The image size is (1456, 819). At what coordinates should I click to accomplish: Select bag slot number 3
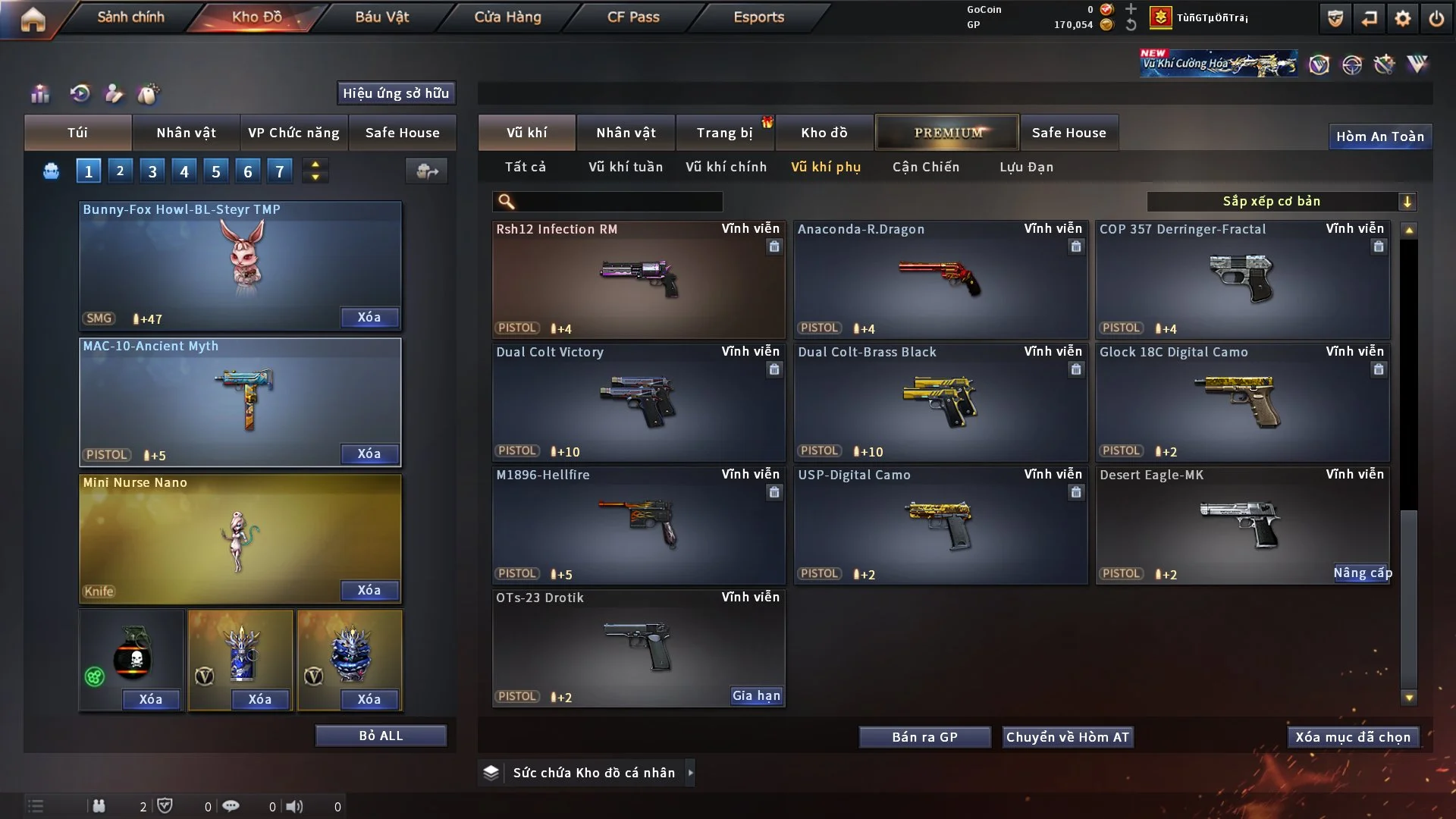(152, 171)
